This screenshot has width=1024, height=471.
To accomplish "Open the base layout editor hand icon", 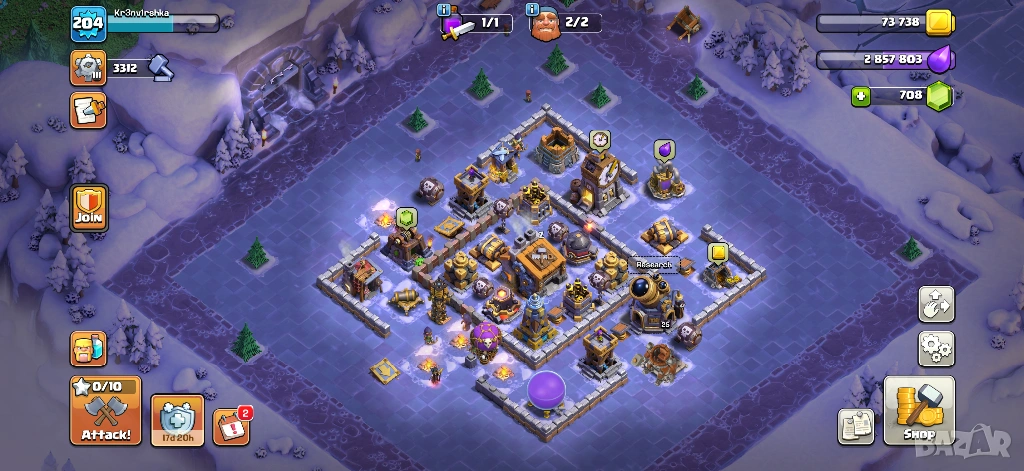I will tap(936, 304).
